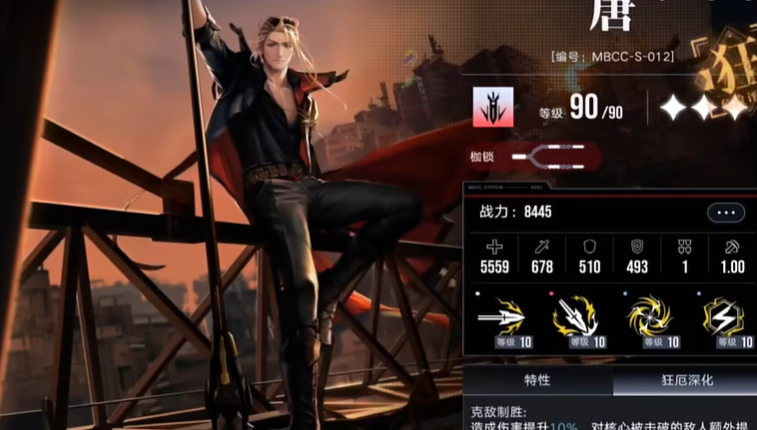Viewport: 757px width, 430px height.
Task: Open the three-dot stats details button
Action: 726,213
